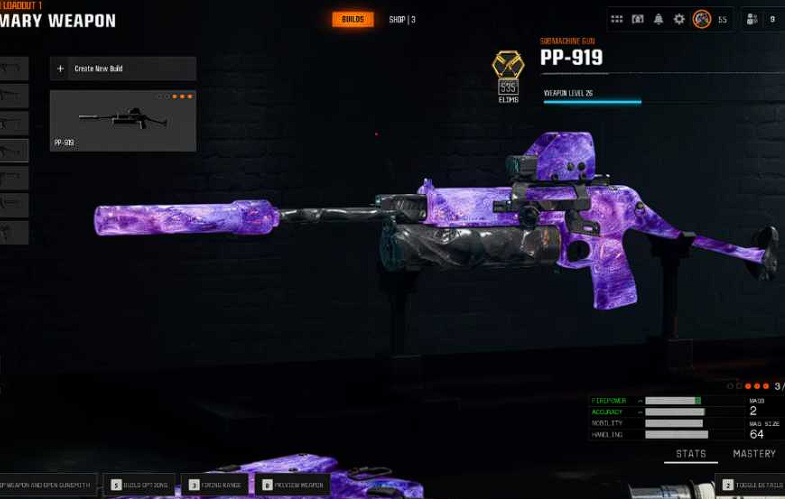Enter the Firing Range
This screenshot has height=499, width=785.
click(214, 485)
